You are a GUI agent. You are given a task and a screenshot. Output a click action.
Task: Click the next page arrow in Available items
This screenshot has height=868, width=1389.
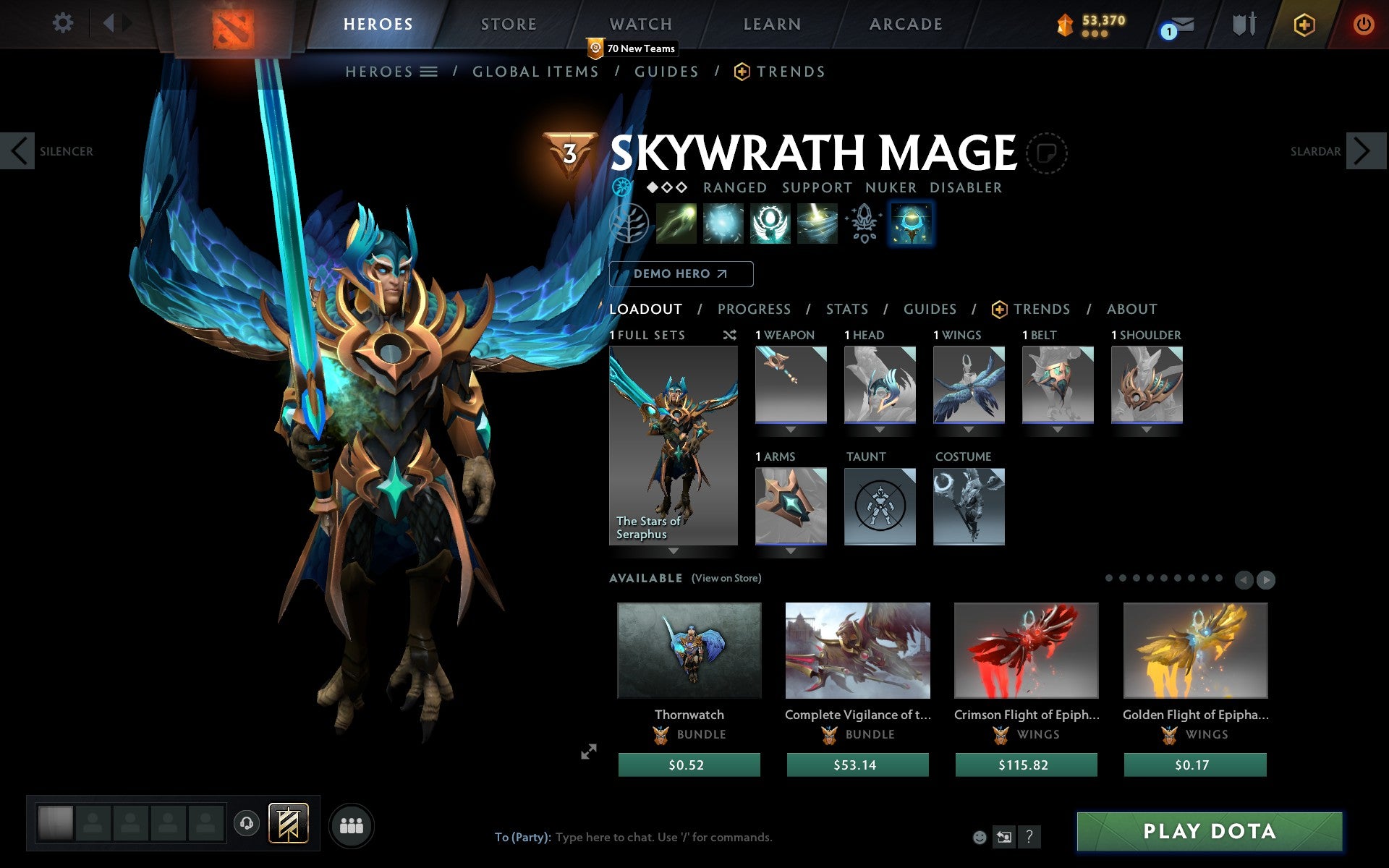[x=1265, y=579]
